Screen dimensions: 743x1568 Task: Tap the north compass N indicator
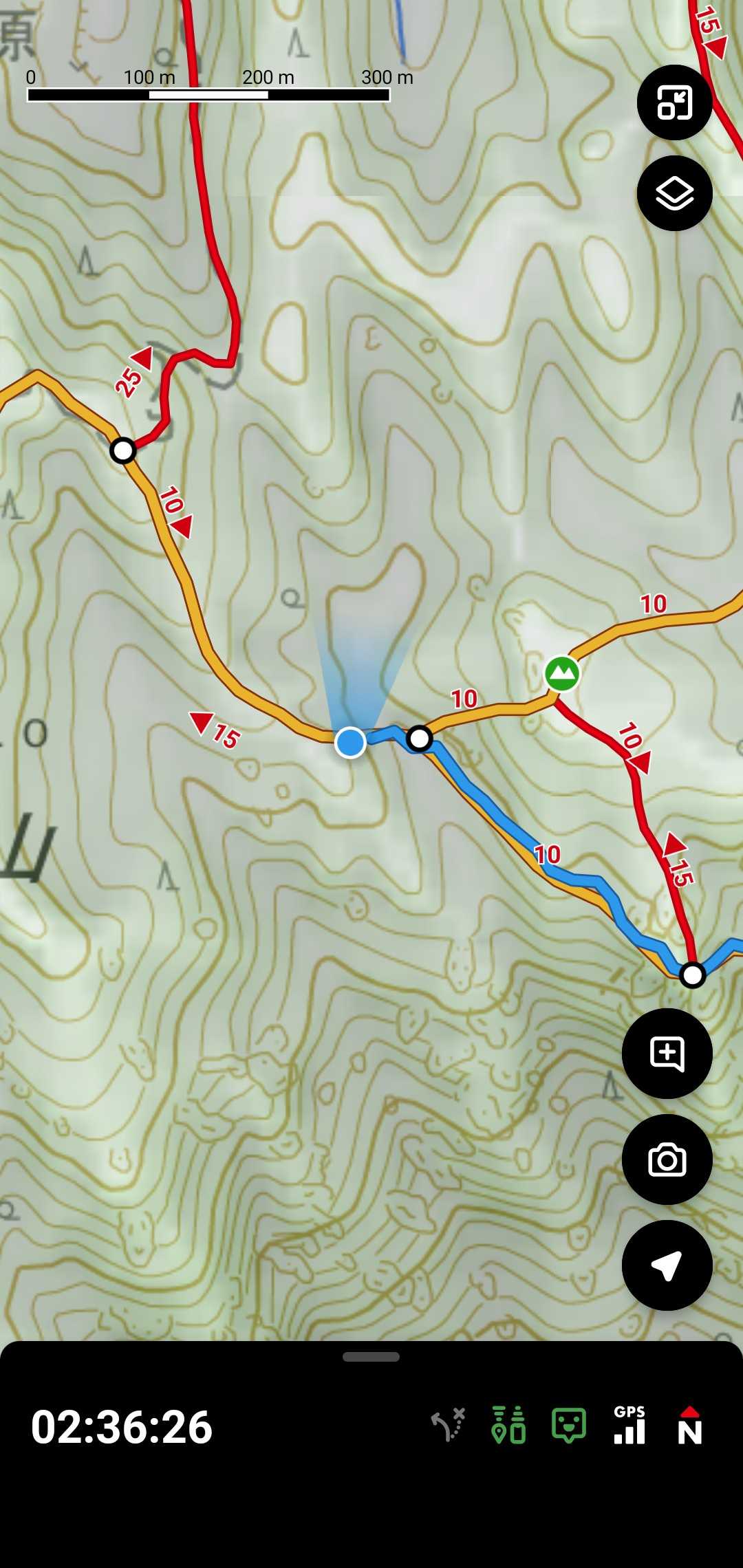pos(689,1425)
